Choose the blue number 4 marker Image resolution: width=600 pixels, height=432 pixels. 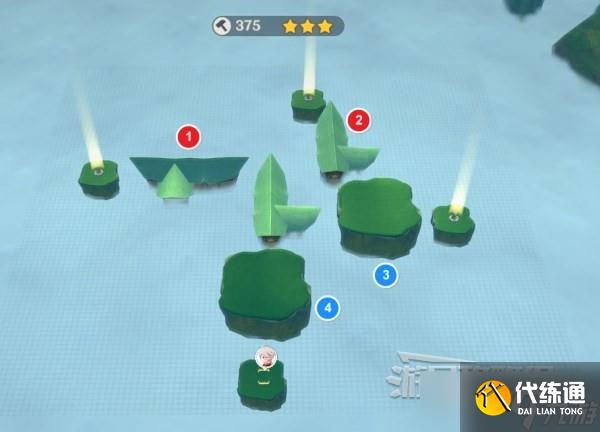coord(326,308)
